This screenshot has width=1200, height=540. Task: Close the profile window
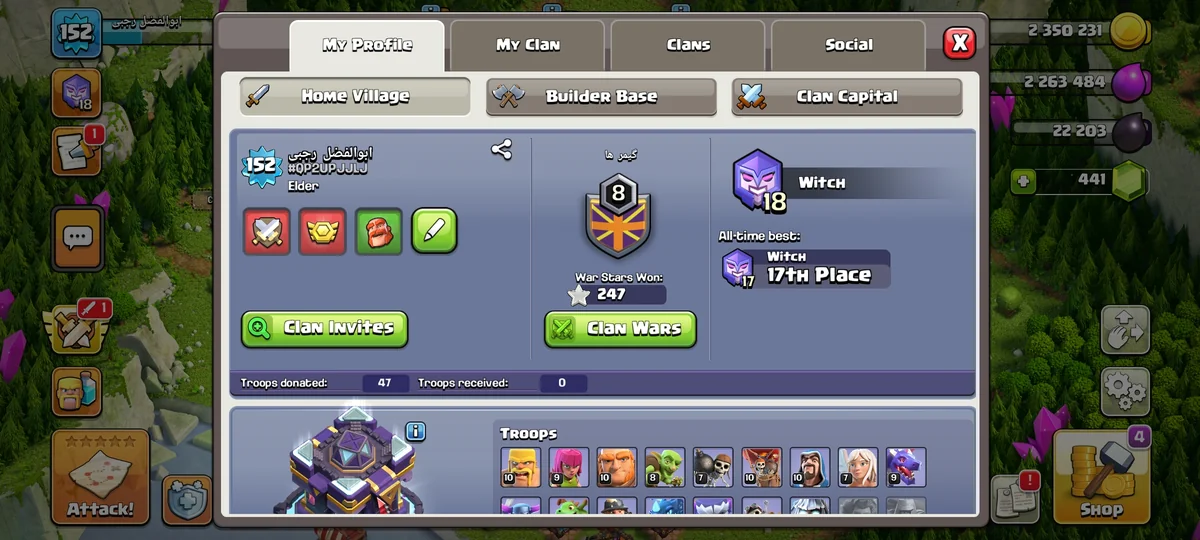pyautogui.click(x=959, y=42)
